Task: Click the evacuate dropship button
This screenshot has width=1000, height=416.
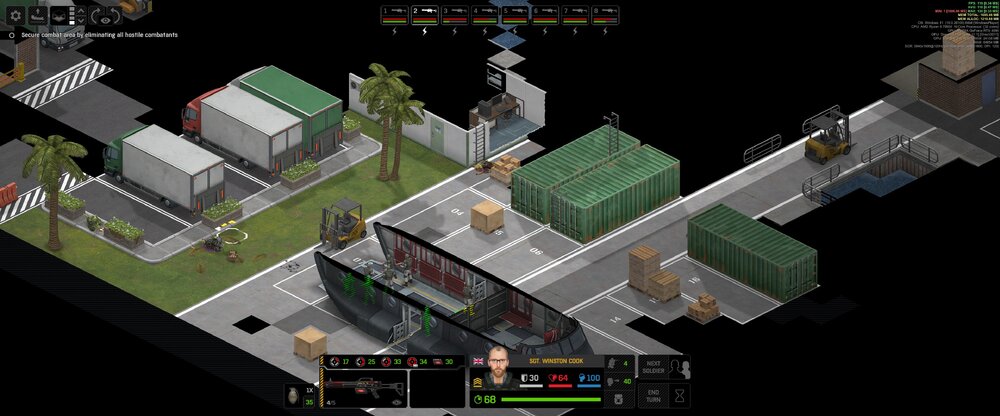Action: coord(38,16)
